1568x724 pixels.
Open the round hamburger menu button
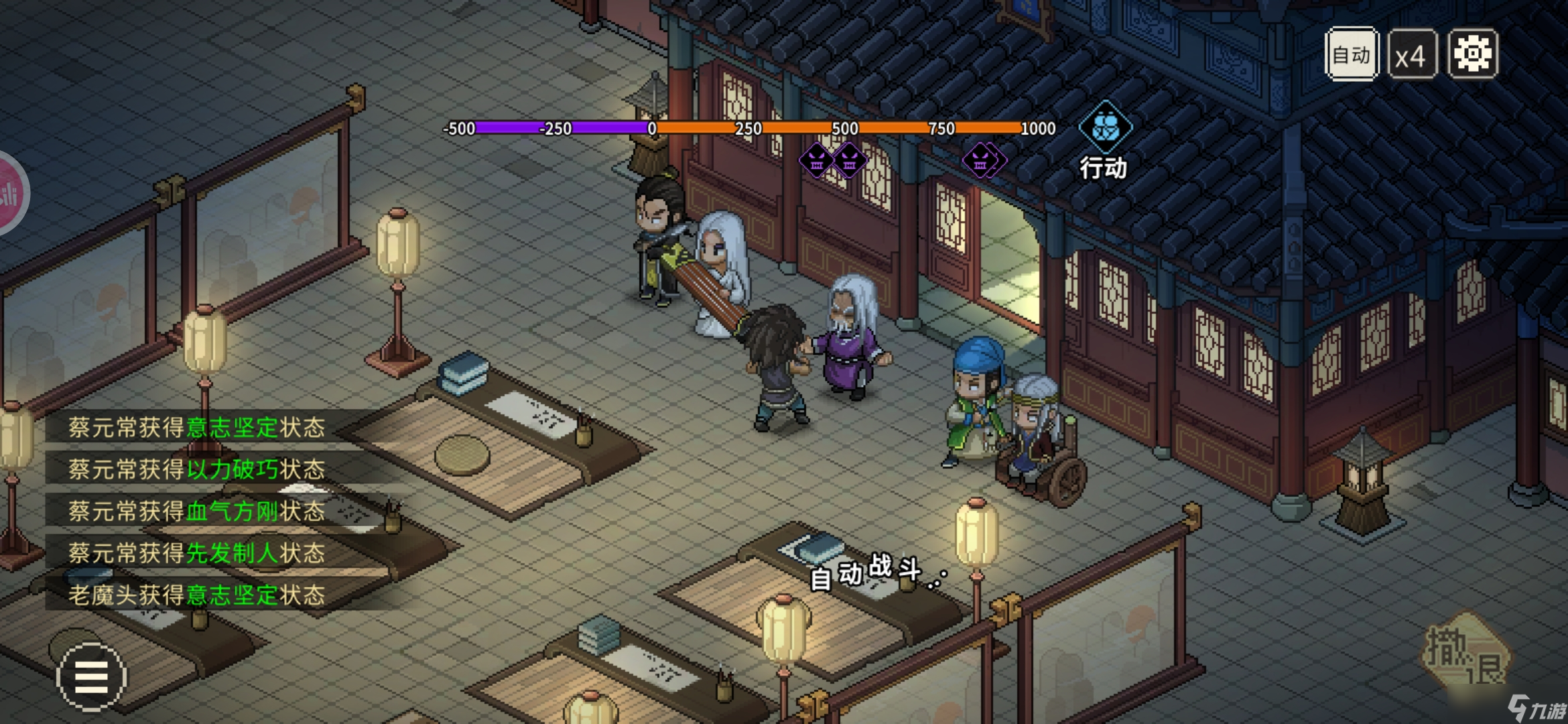[x=91, y=676]
